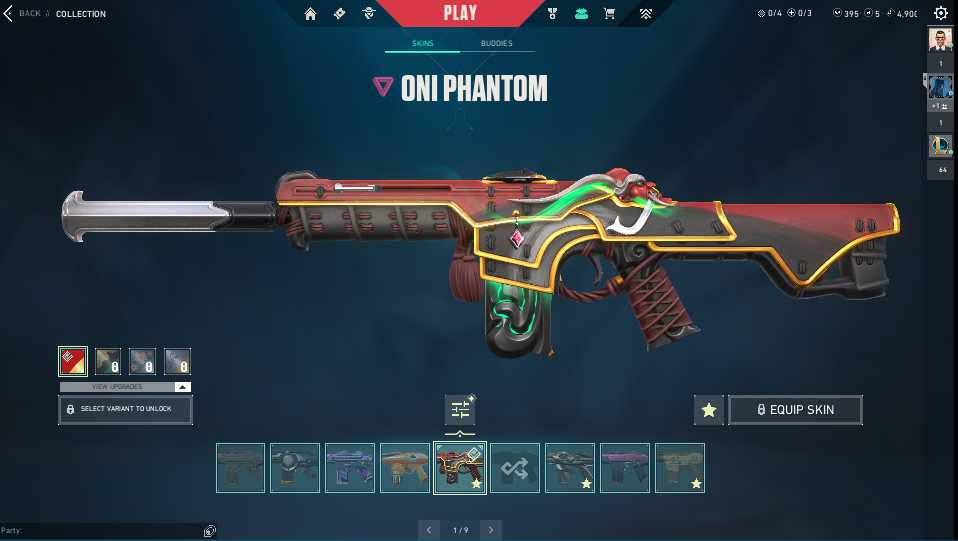Select the random shuffle skin tile
This screenshot has width=958, height=541.
515,468
